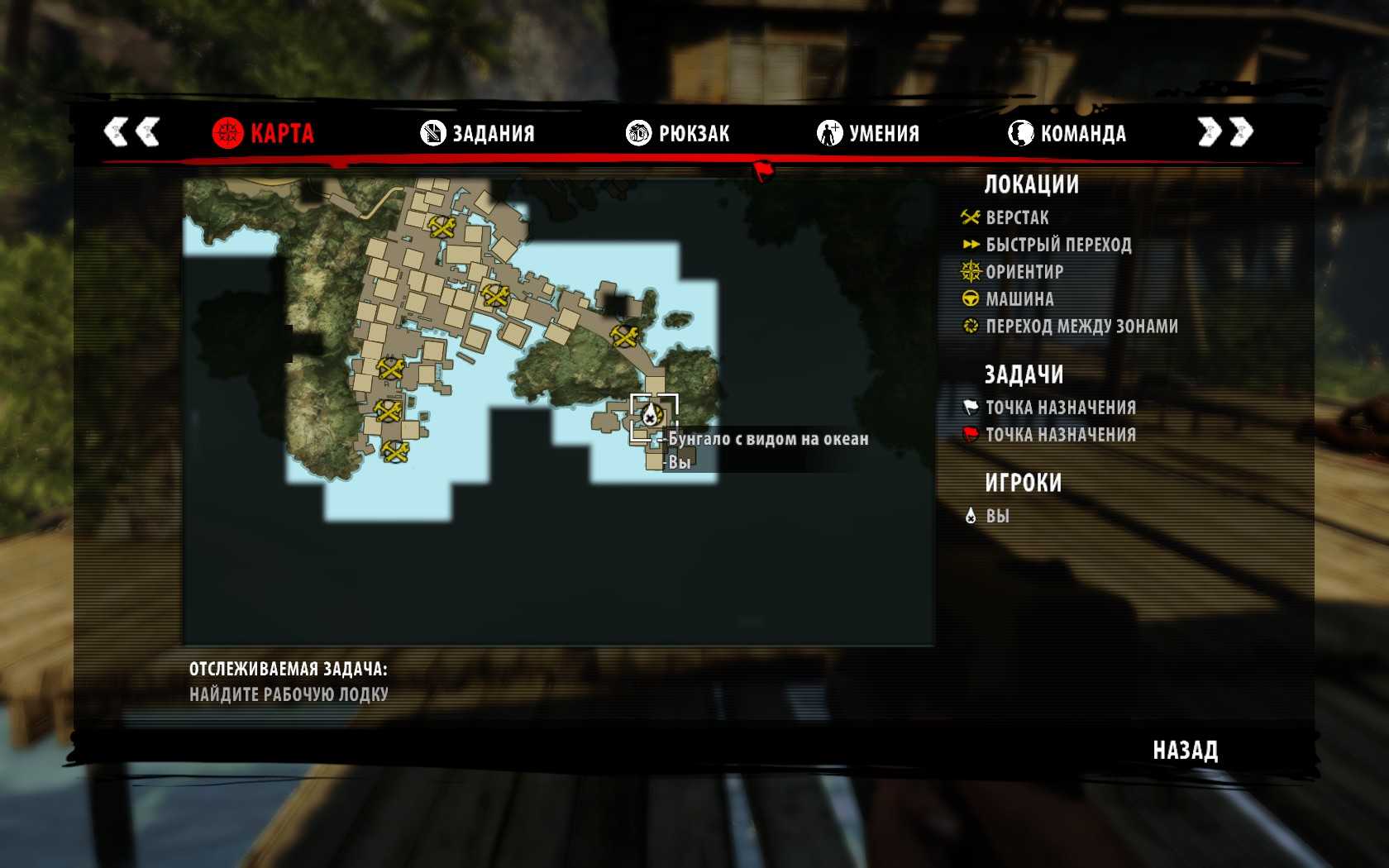Show the Команда tab

1067,133
